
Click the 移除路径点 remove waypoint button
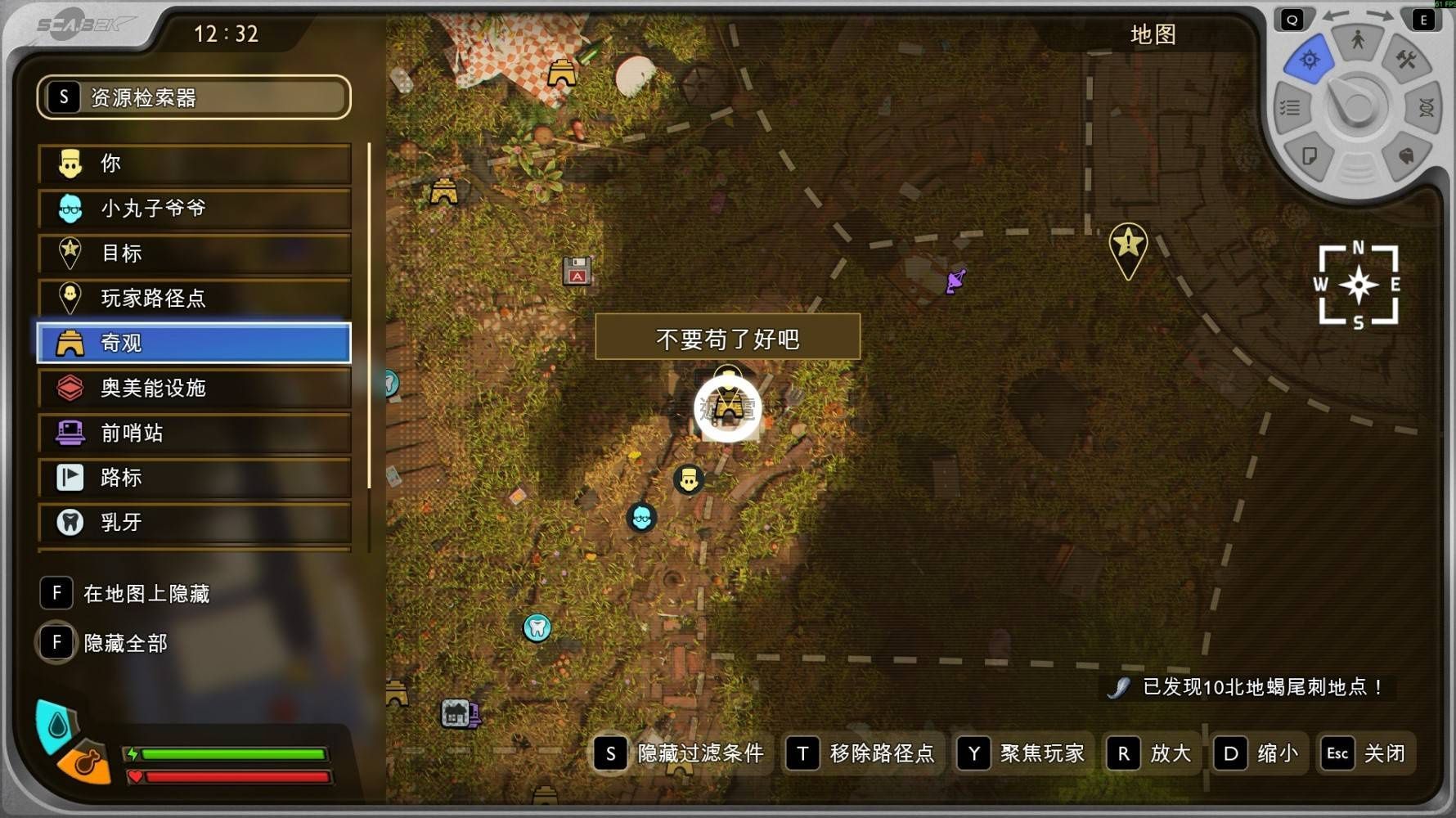click(x=861, y=753)
